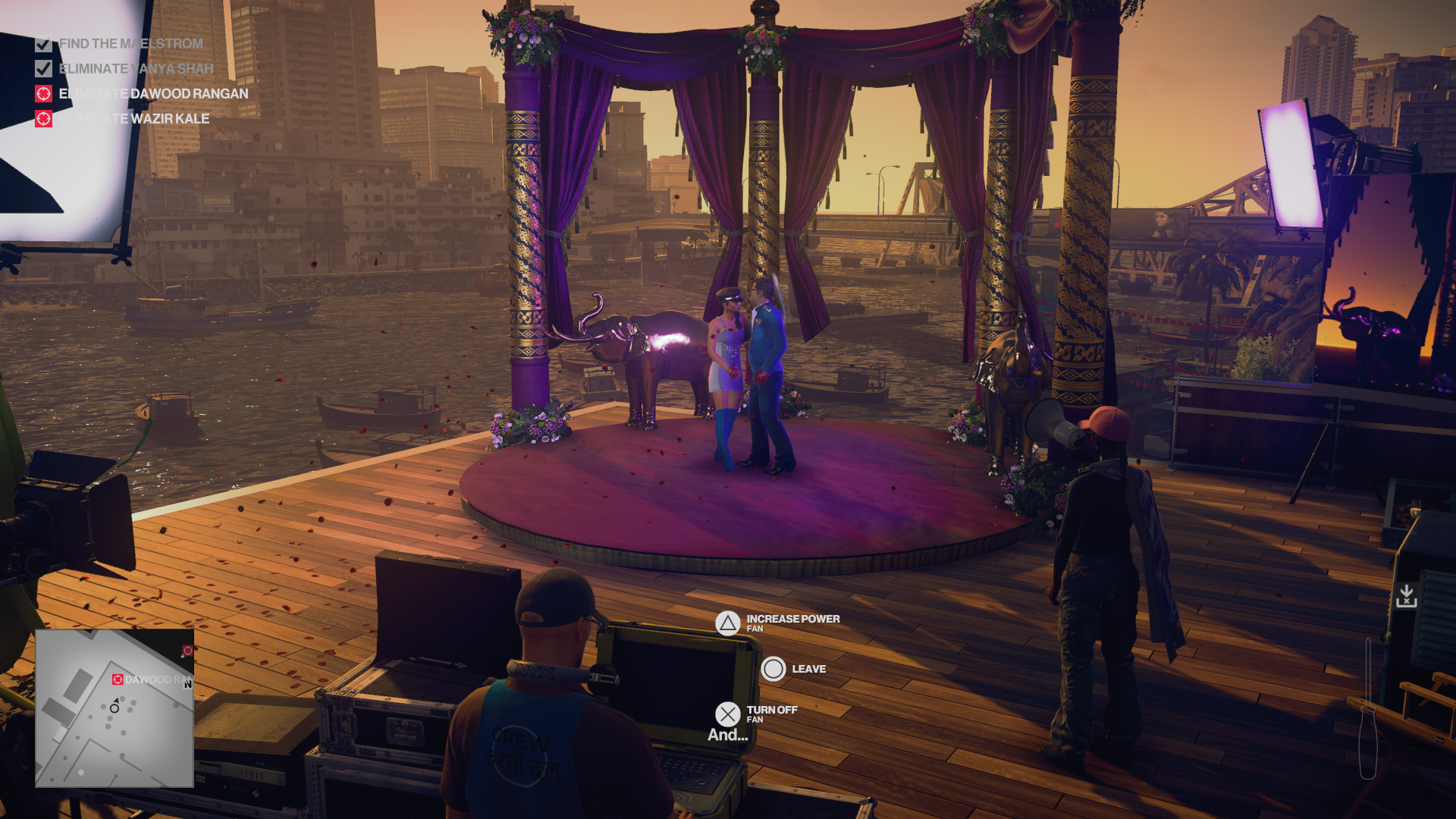The width and height of the screenshot is (1456, 819).
Task: Click the X icon beside Turn Off Fan
Action: [x=729, y=714]
